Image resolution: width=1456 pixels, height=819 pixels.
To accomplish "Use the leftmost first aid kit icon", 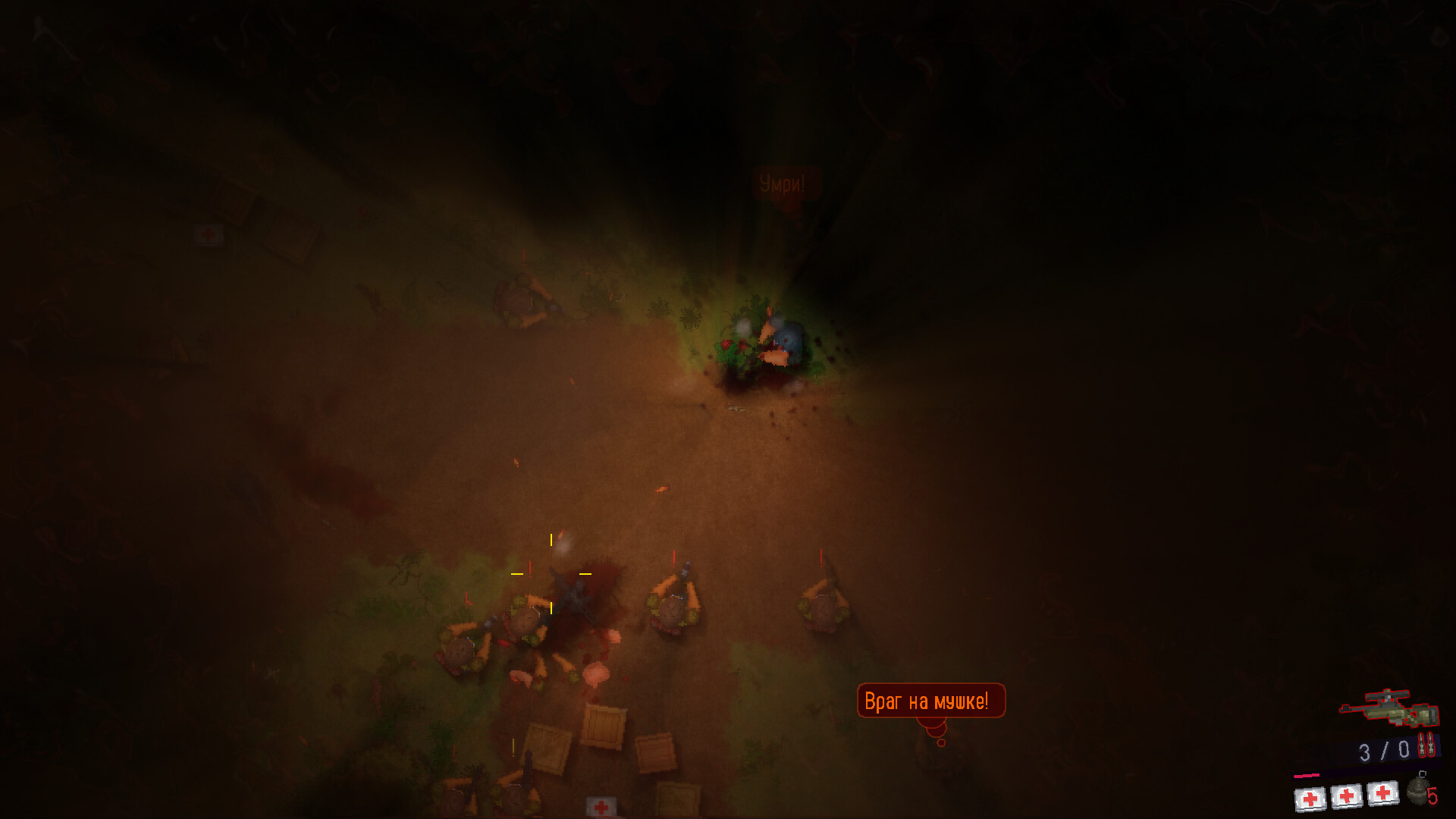I will [1310, 796].
